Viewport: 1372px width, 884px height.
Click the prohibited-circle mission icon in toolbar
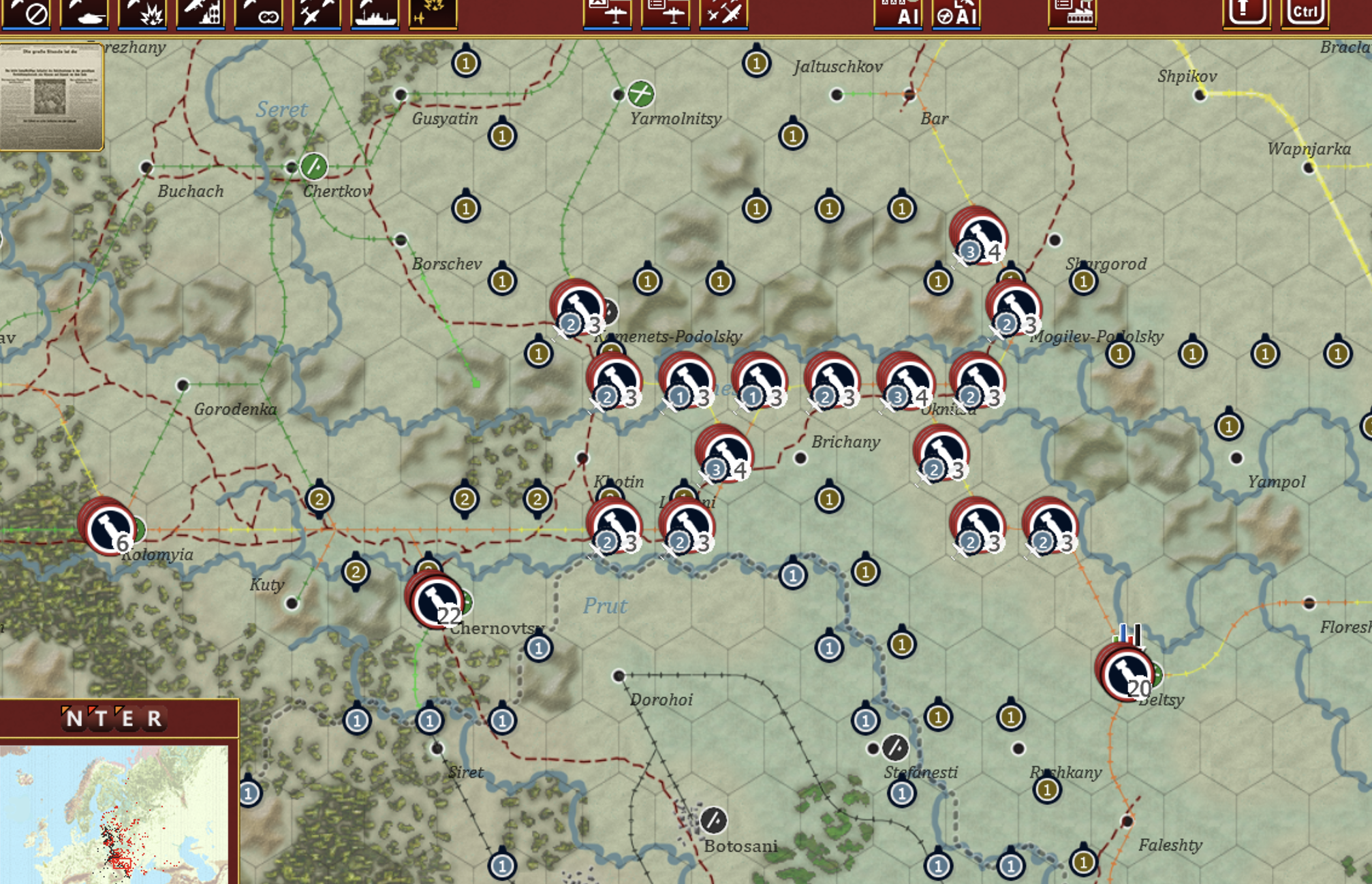point(35,15)
